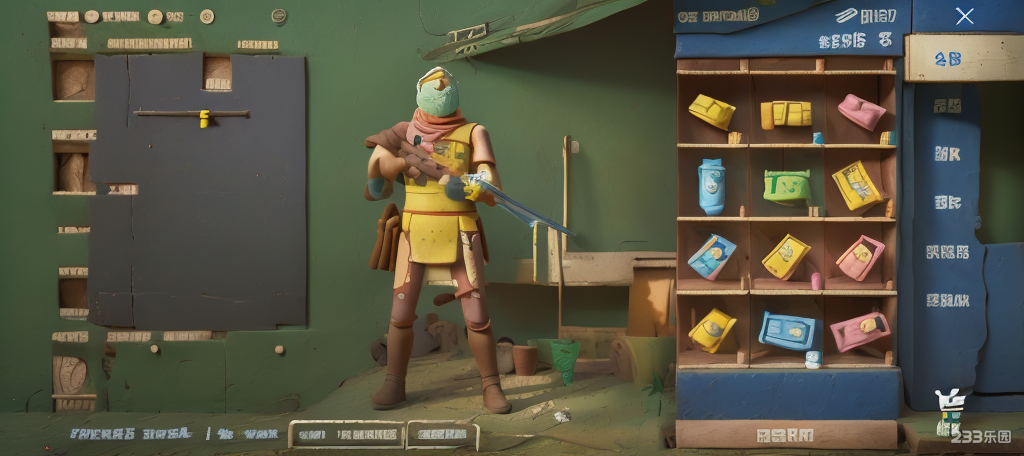Screen dimensions: 1024x456
Task: Choose the blue canister item on the shelf
Action: [x=711, y=185]
